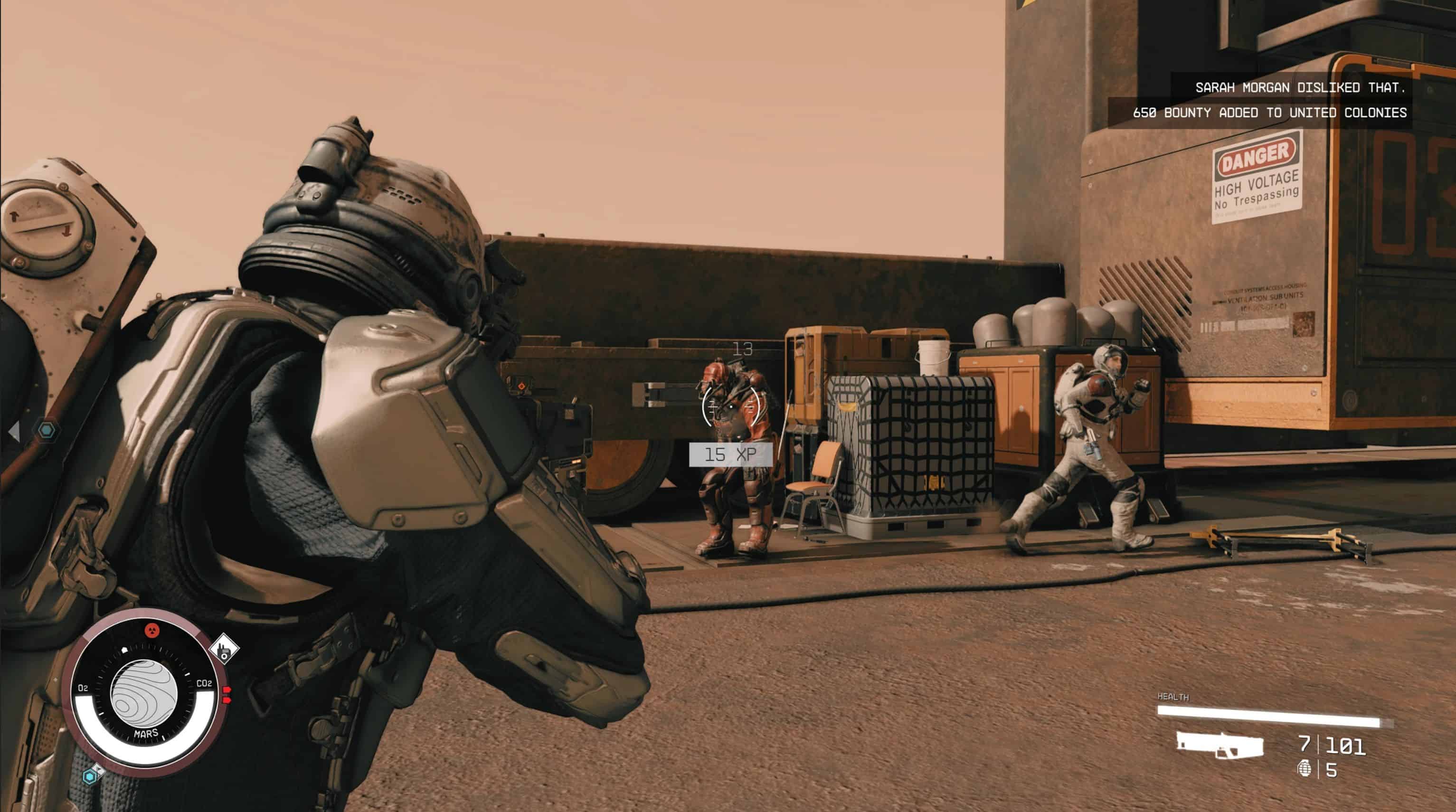Open the diamond-shaped environmental hazard icon

224,650
